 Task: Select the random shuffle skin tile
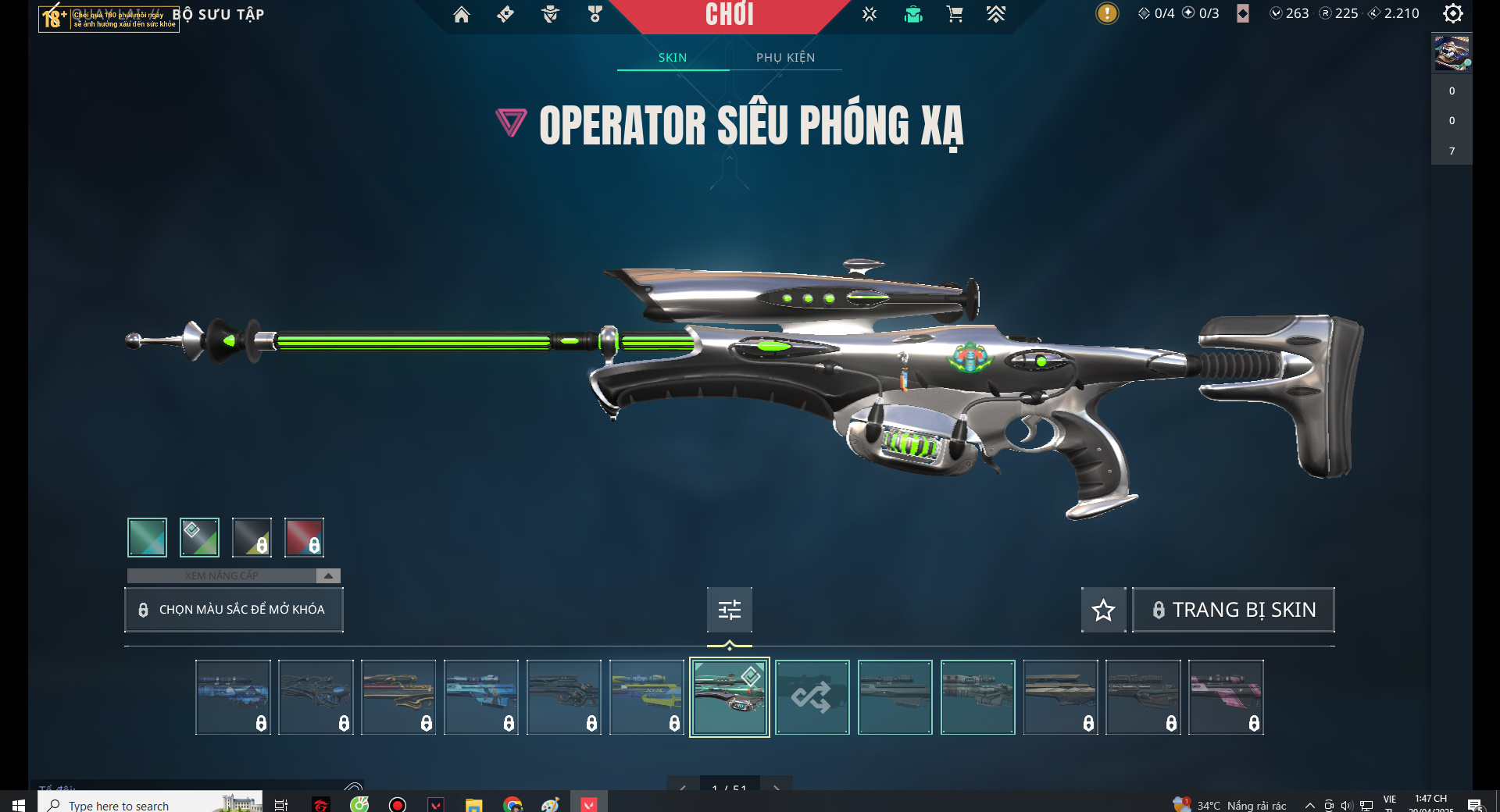click(x=812, y=697)
